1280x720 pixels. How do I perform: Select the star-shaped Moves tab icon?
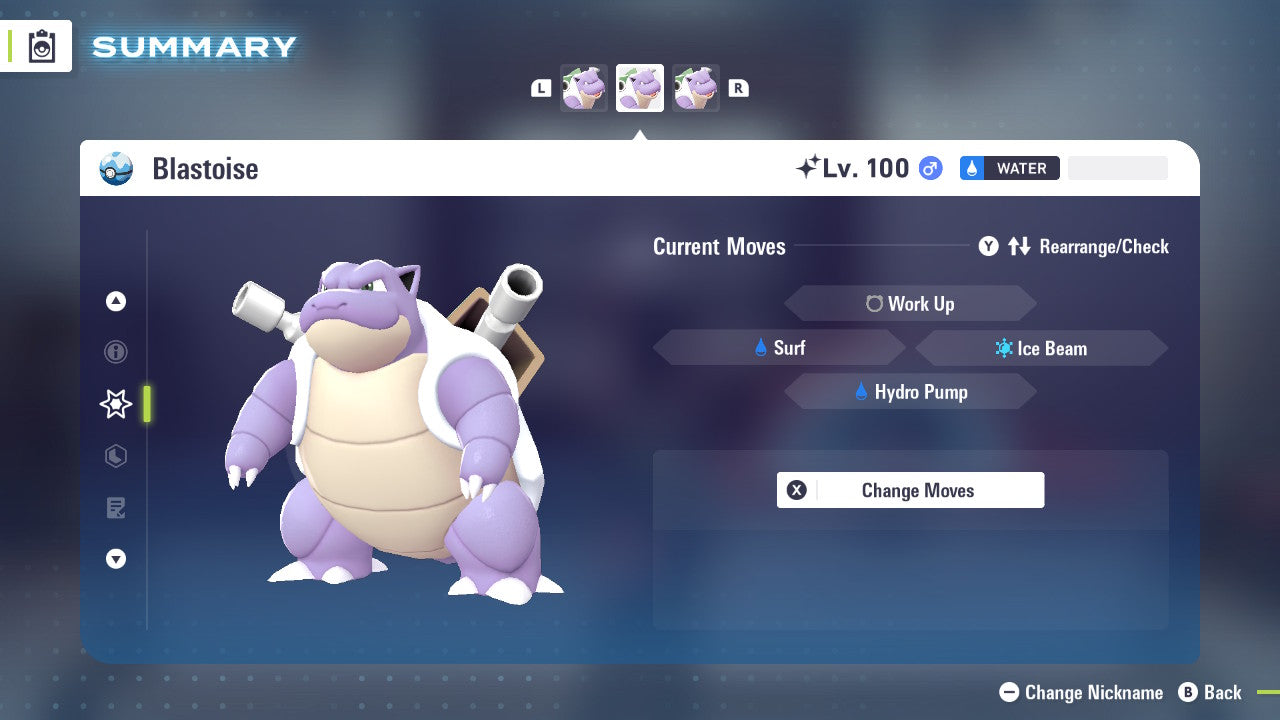pyautogui.click(x=115, y=404)
